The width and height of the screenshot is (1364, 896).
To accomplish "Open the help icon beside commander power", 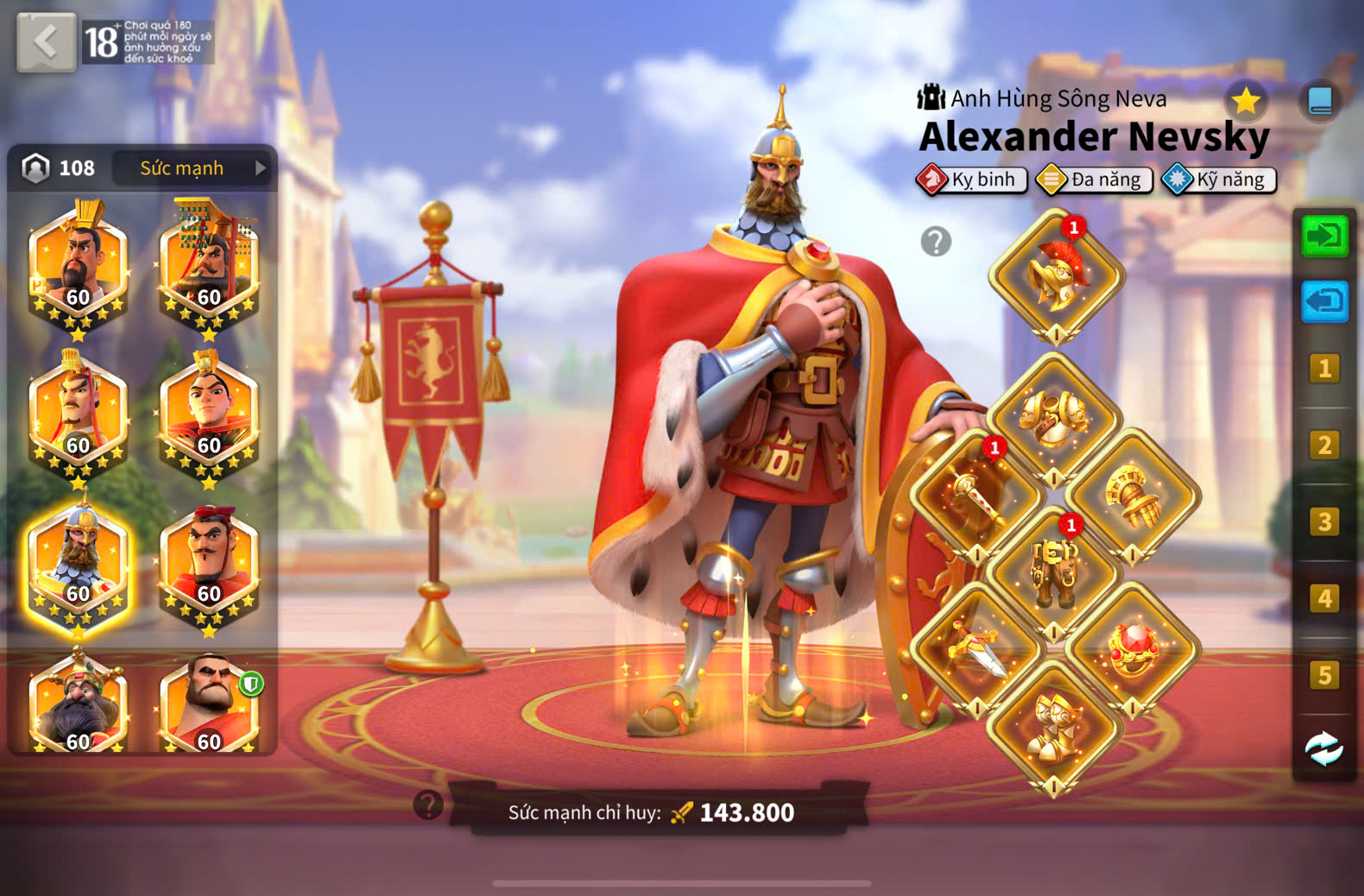I will pos(428,805).
